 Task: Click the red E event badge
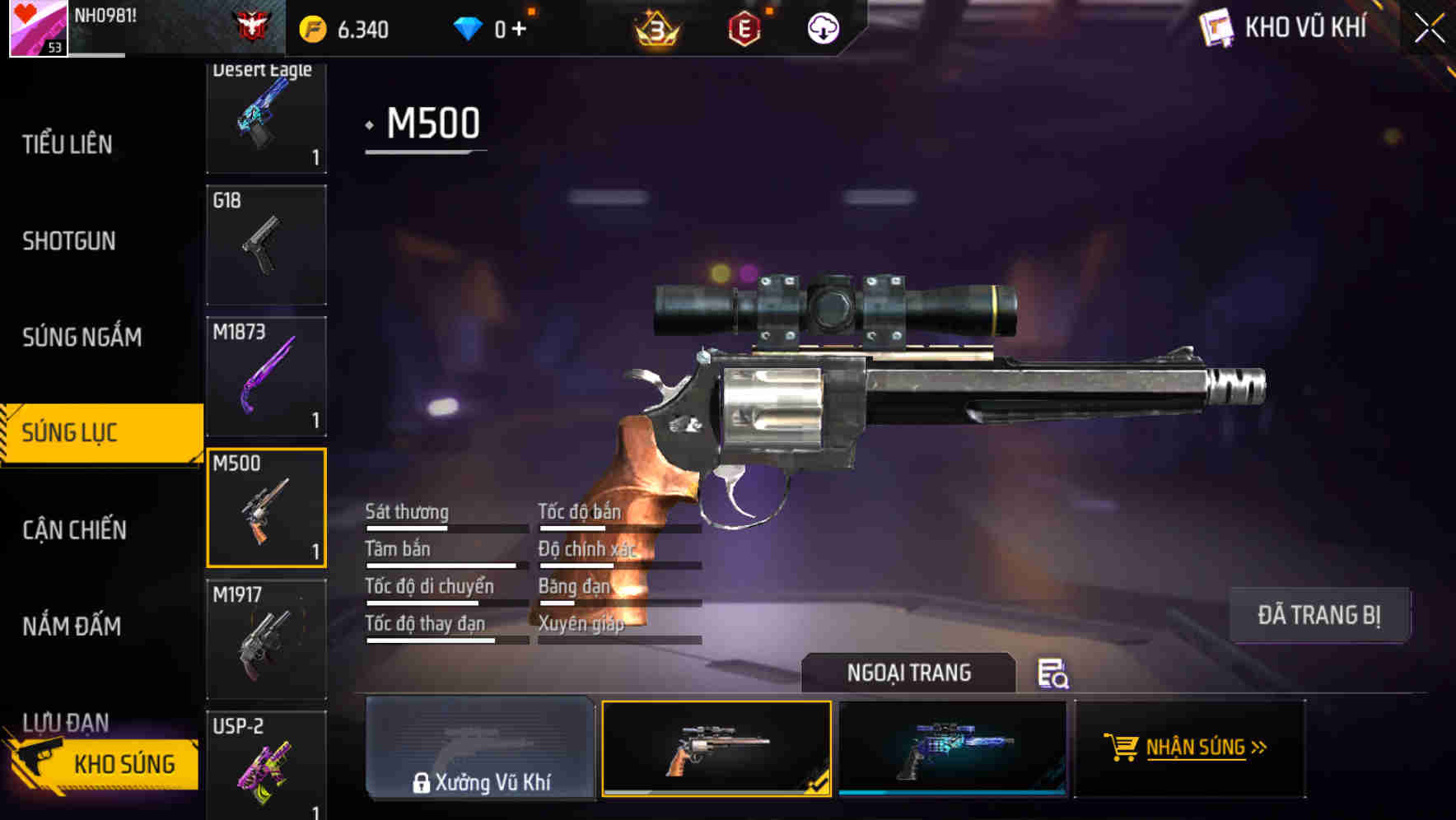click(x=745, y=26)
